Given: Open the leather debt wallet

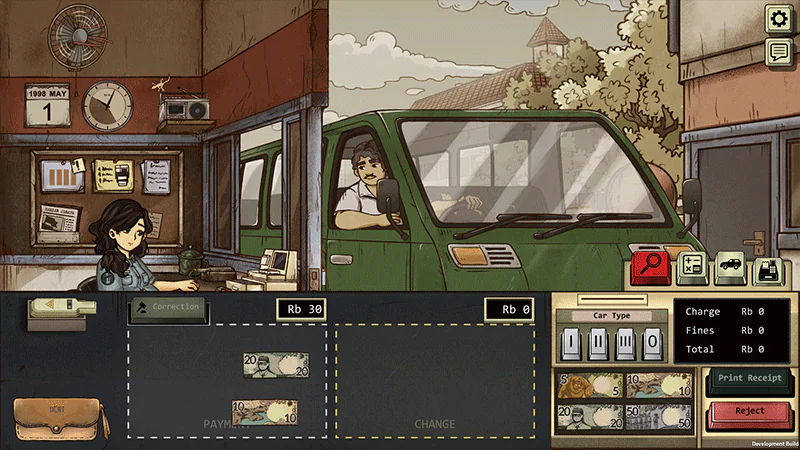Looking at the screenshot, I should coord(60,418).
